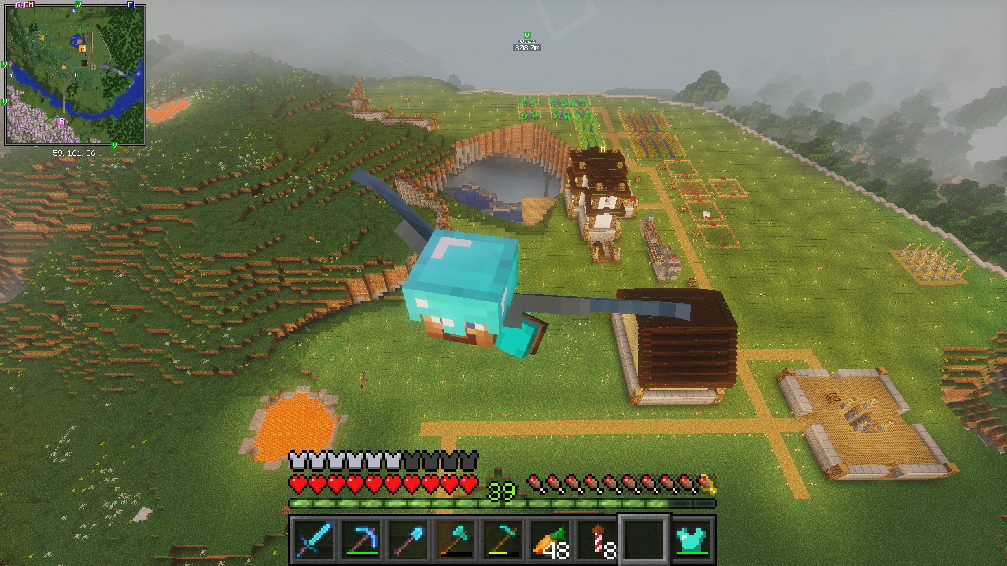Select the pink R waypoint on the minimap
The width and height of the screenshot is (1007, 566).
click(63, 121)
